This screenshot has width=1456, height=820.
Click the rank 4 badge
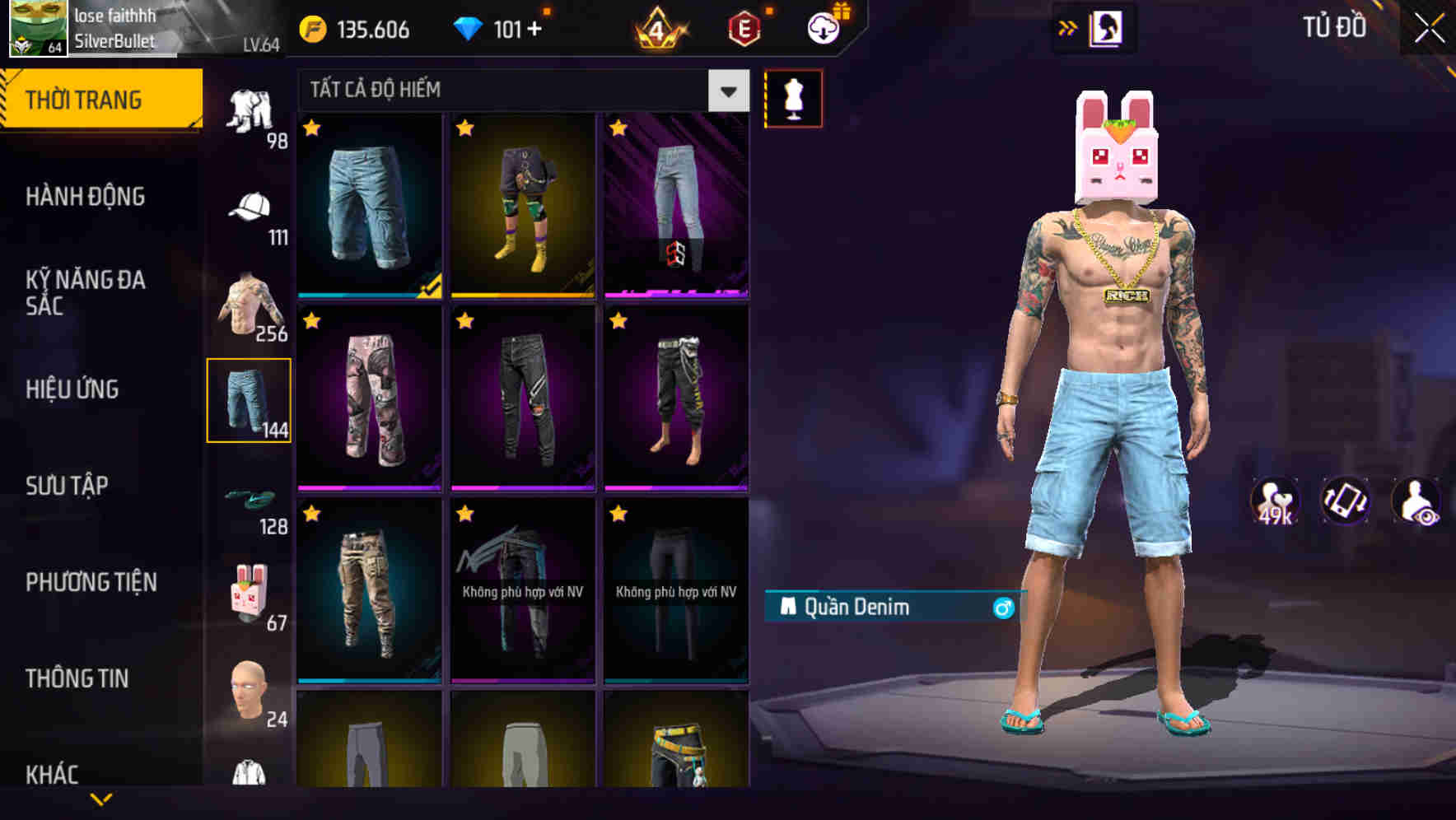point(659,27)
